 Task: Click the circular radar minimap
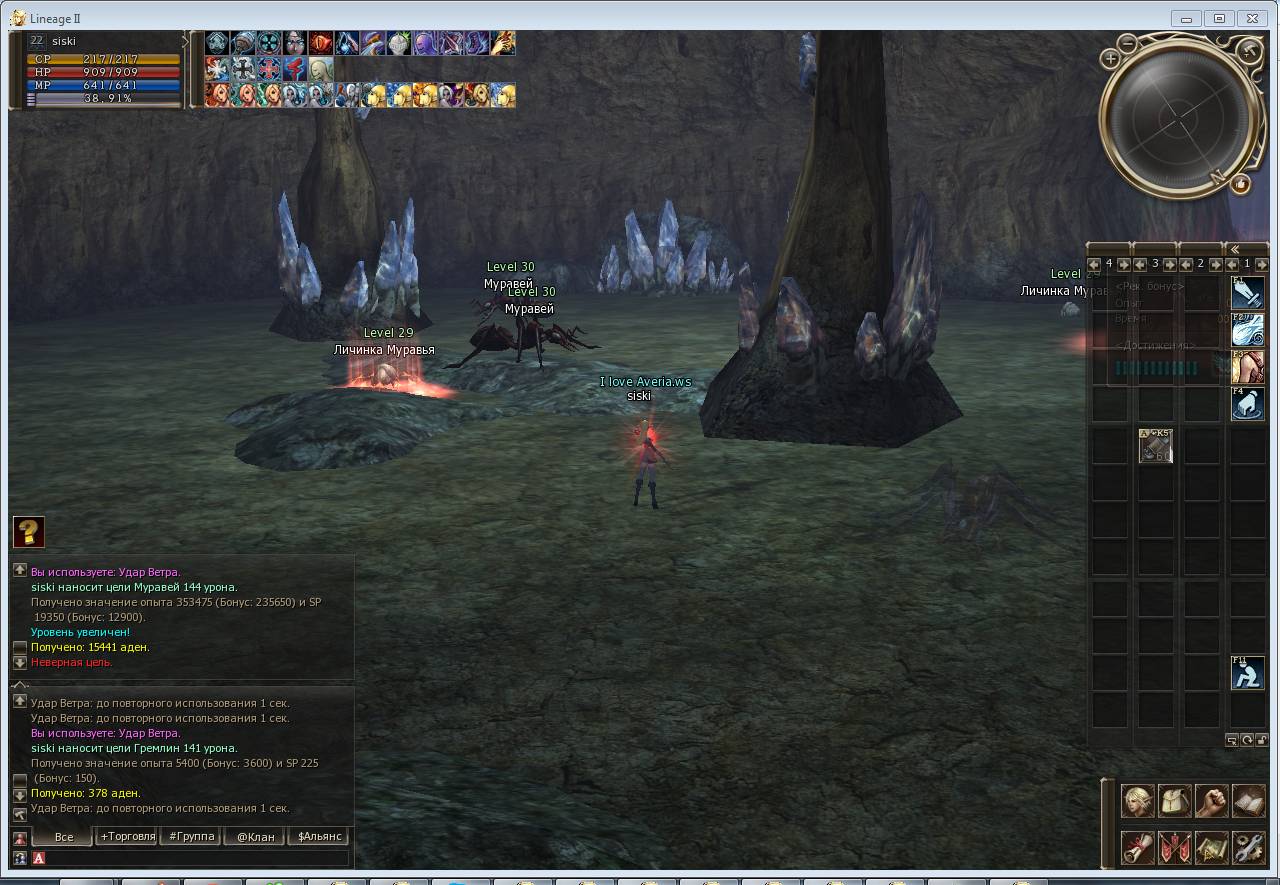pos(1178,116)
